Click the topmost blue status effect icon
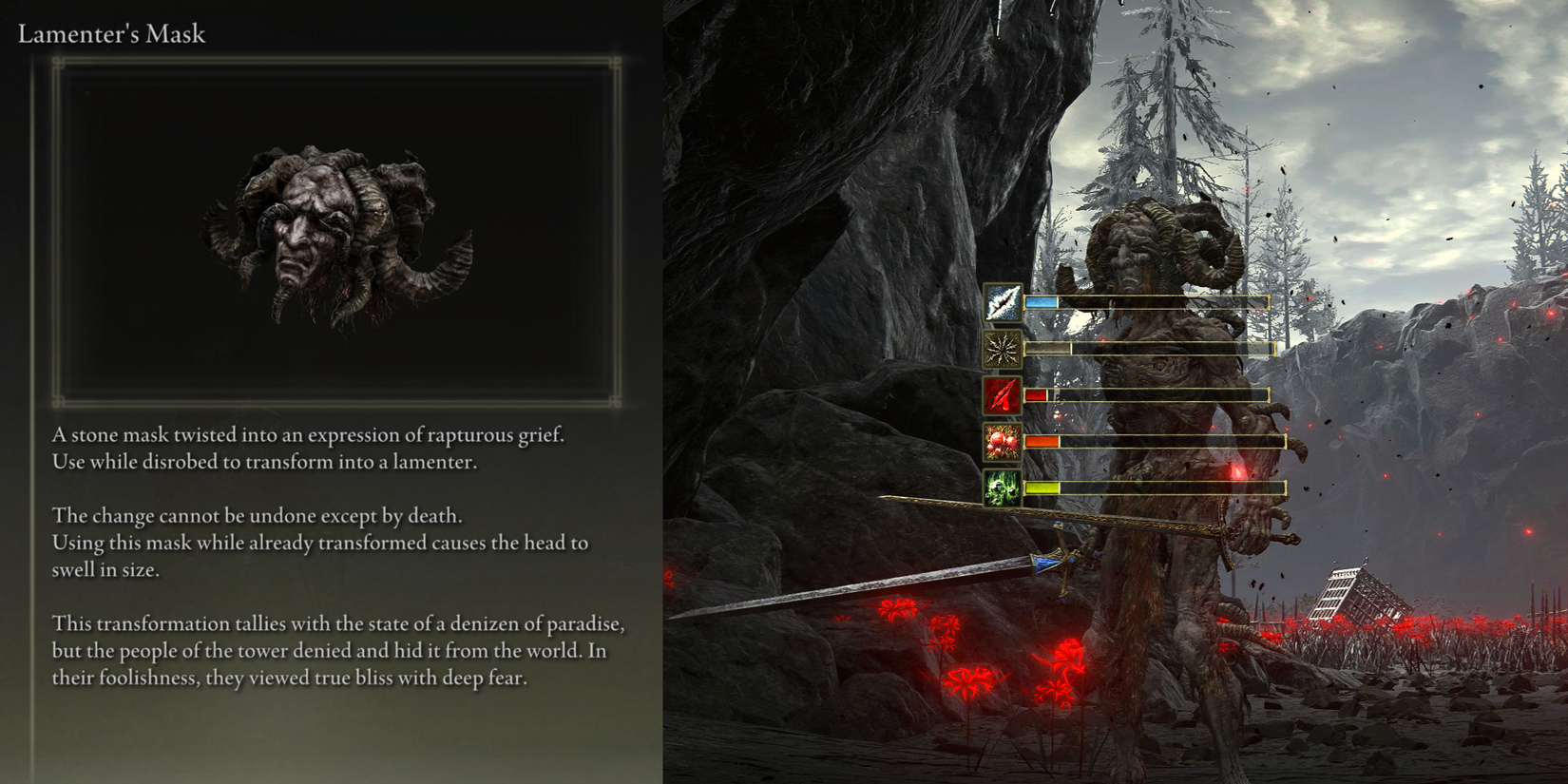Screen dimensions: 1568x784 pos(1004,303)
